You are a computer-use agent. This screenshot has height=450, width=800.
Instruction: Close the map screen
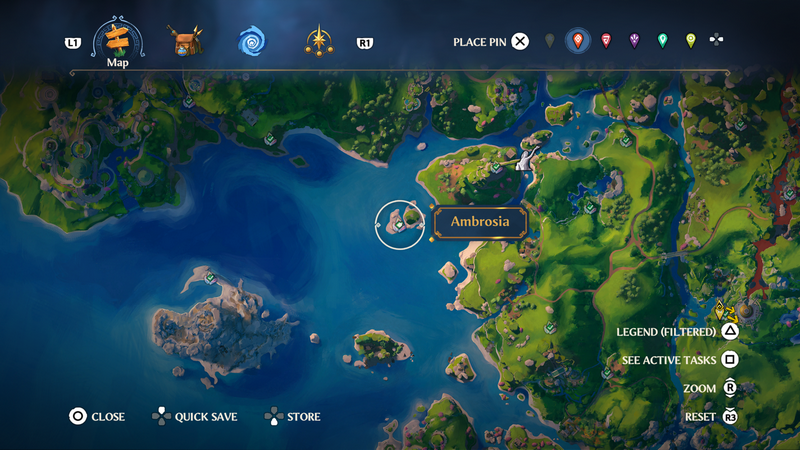click(96, 416)
